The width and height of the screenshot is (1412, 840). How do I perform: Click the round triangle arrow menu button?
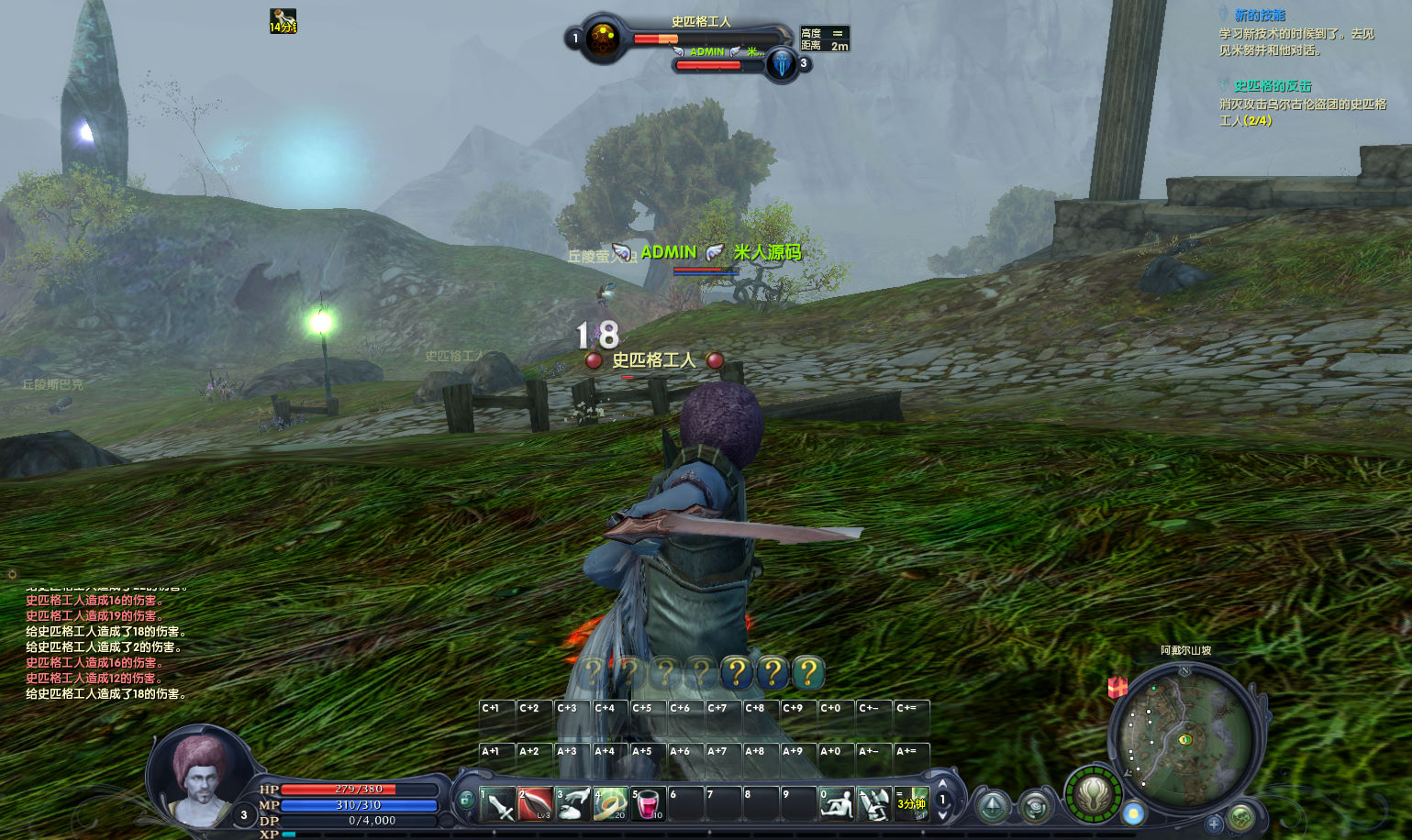(993, 807)
